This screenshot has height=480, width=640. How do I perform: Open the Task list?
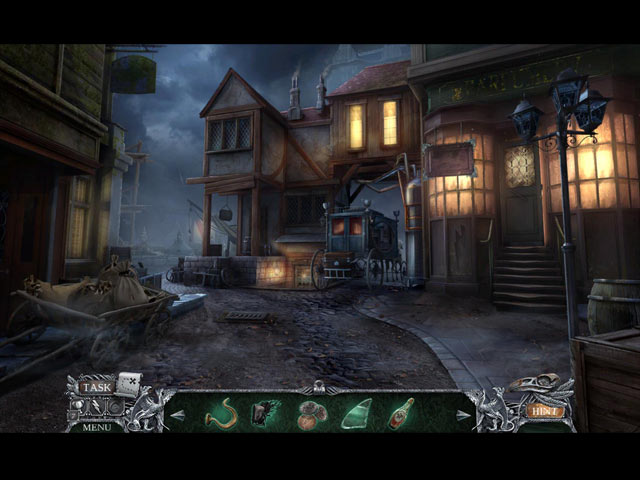97,387
